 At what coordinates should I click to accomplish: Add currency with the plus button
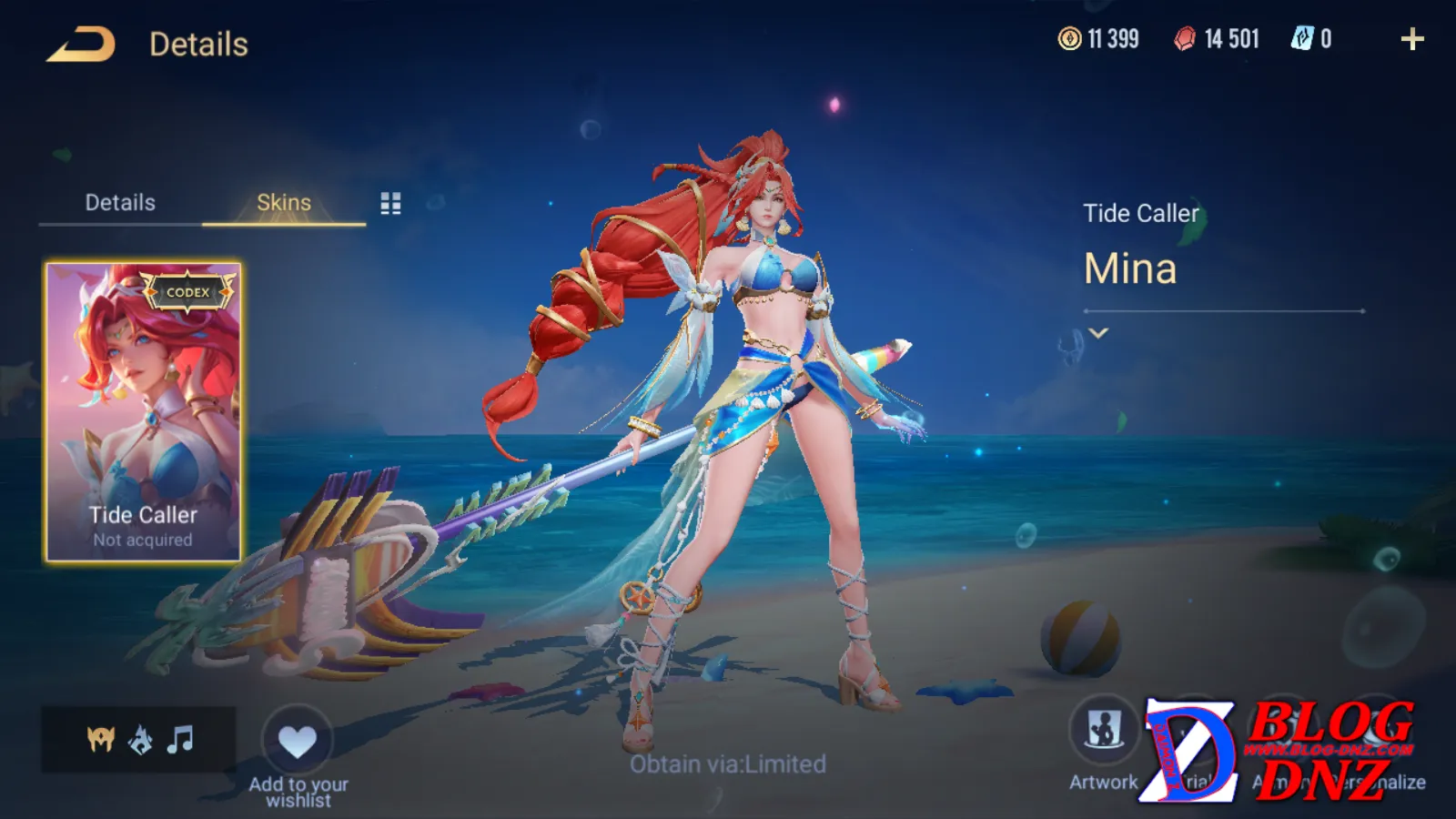coord(1411,39)
